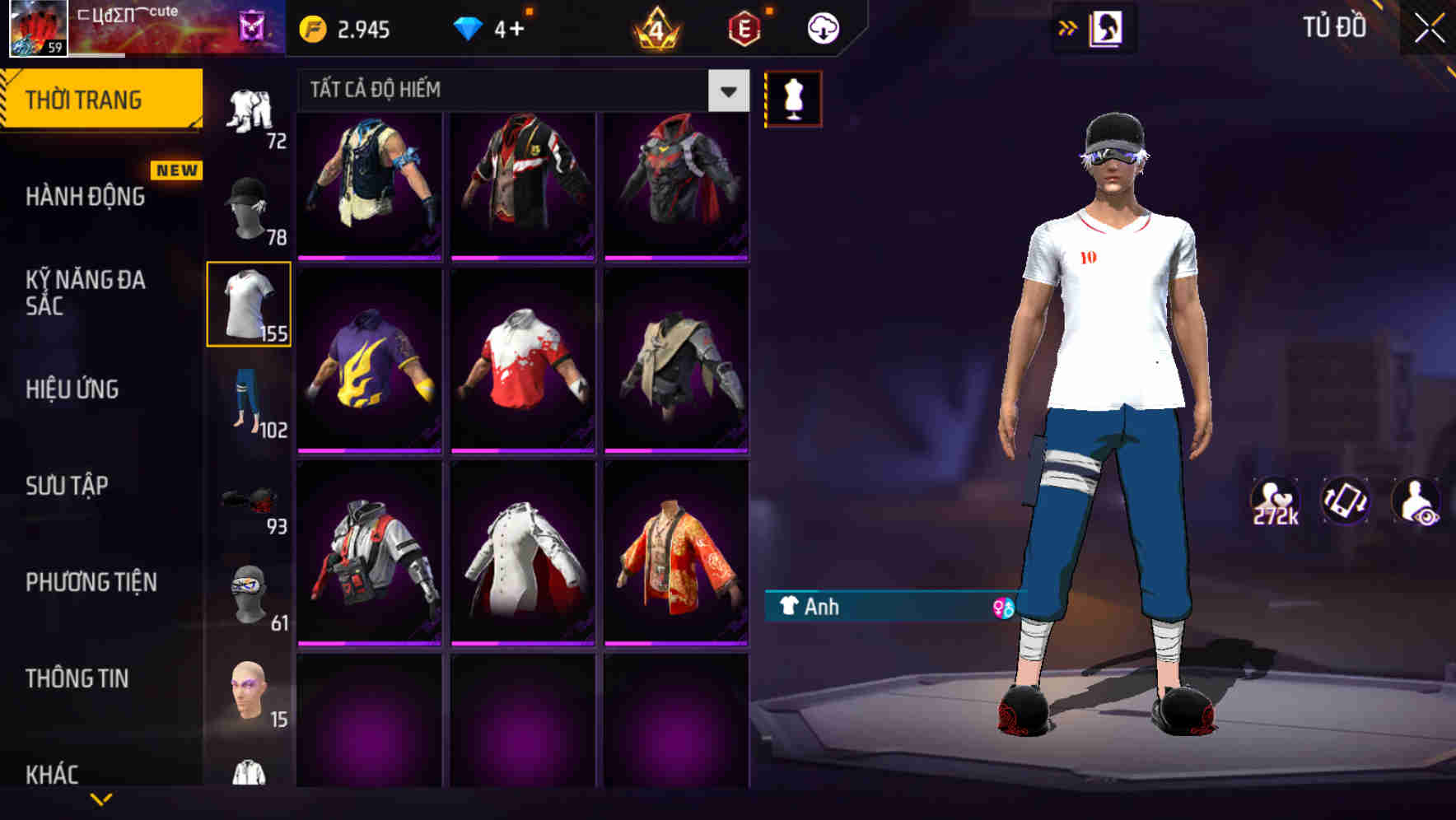
Task: Switch to the HÀNH ĐỘNG tab
Action: coord(82,196)
